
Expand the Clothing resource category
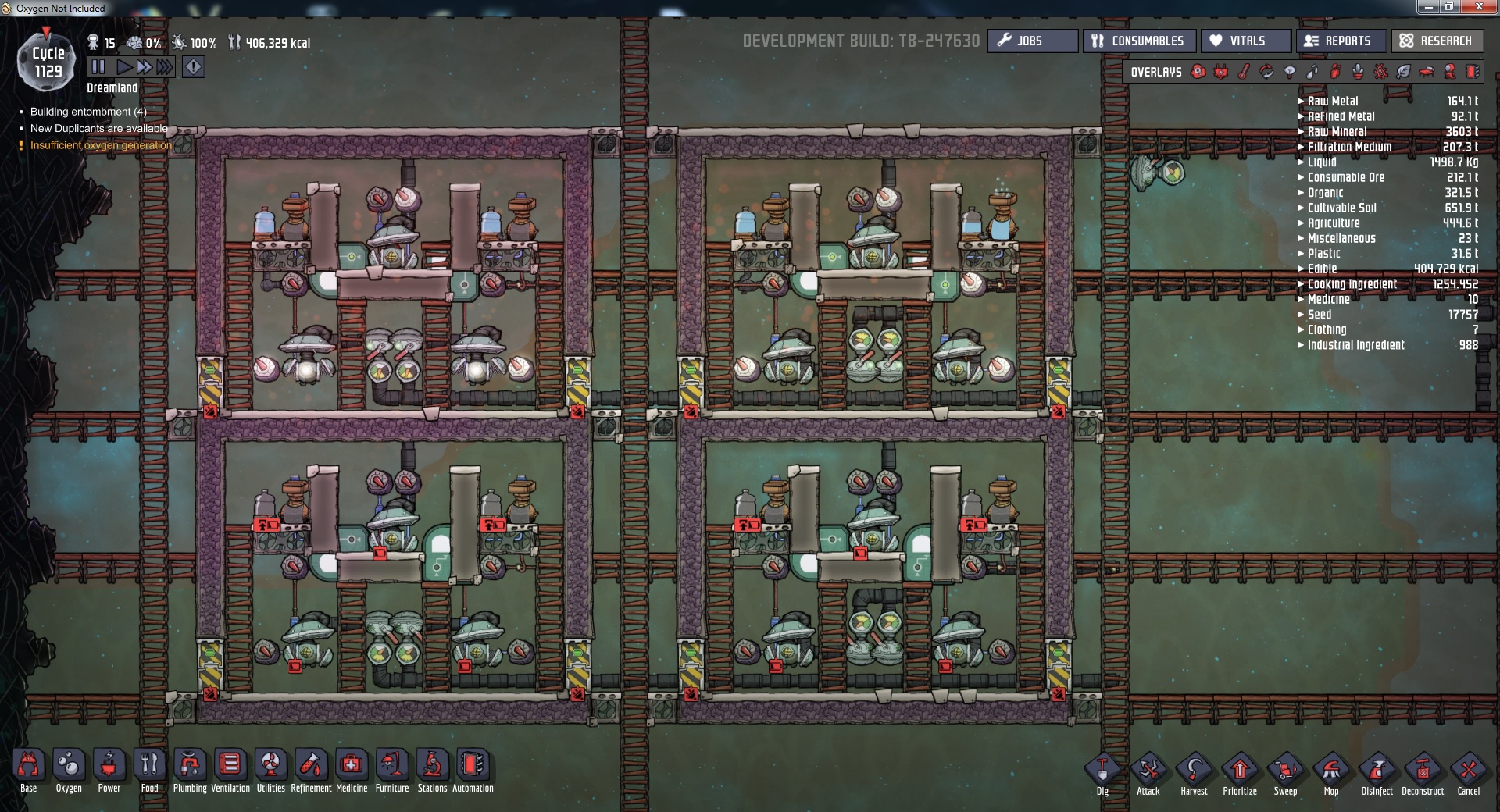click(x=1299, y=329)
